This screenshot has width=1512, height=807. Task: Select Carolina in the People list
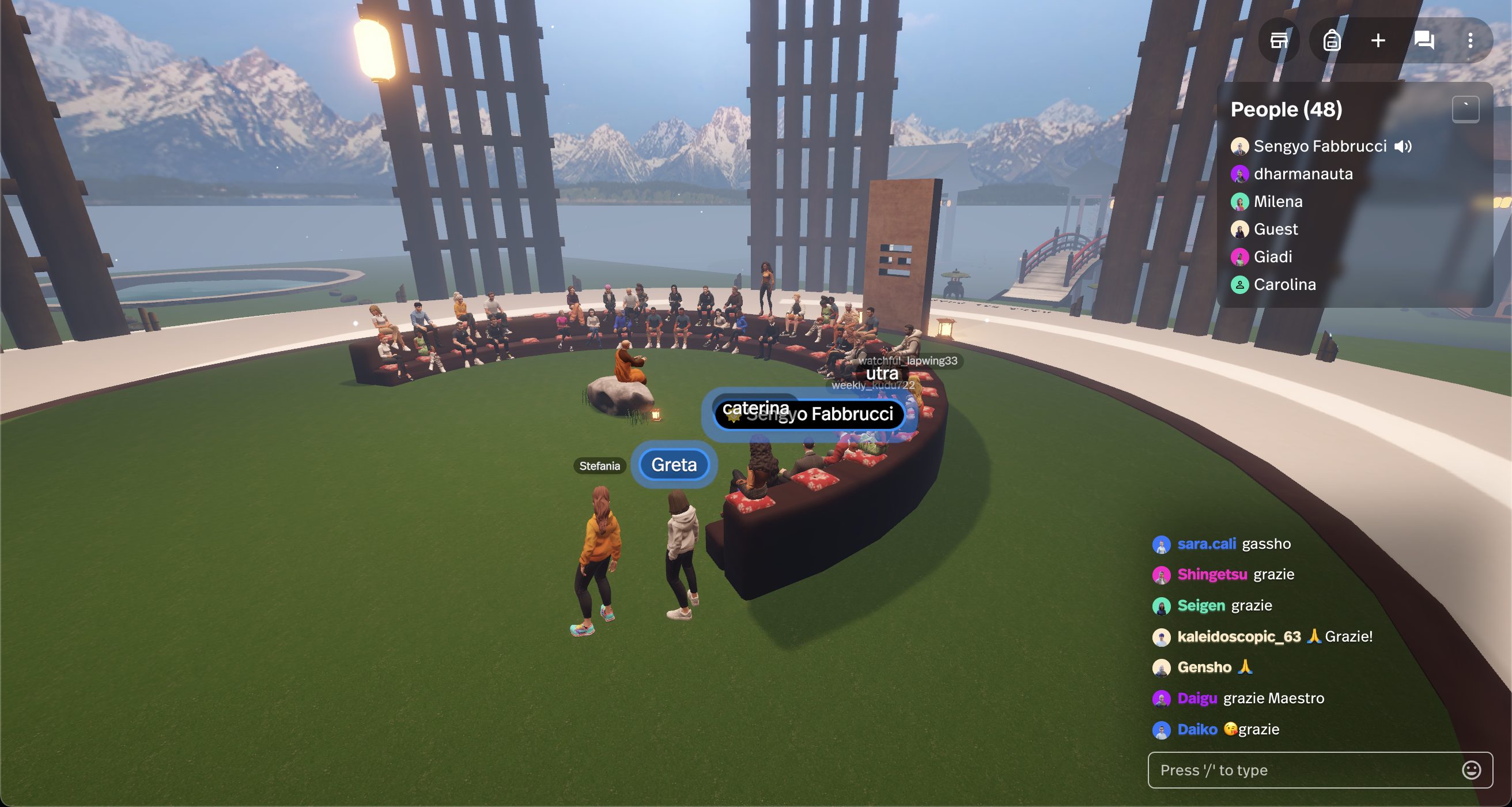click(x=1284, y=284)
